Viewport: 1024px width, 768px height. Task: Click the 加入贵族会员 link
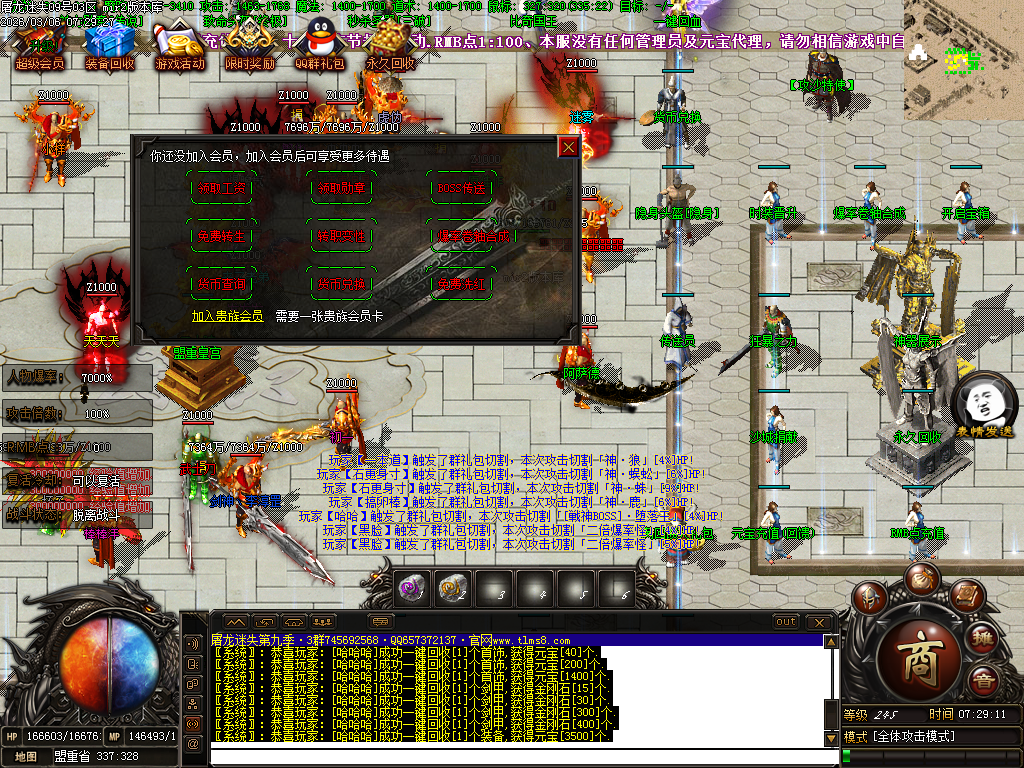[x=227, y=315]
